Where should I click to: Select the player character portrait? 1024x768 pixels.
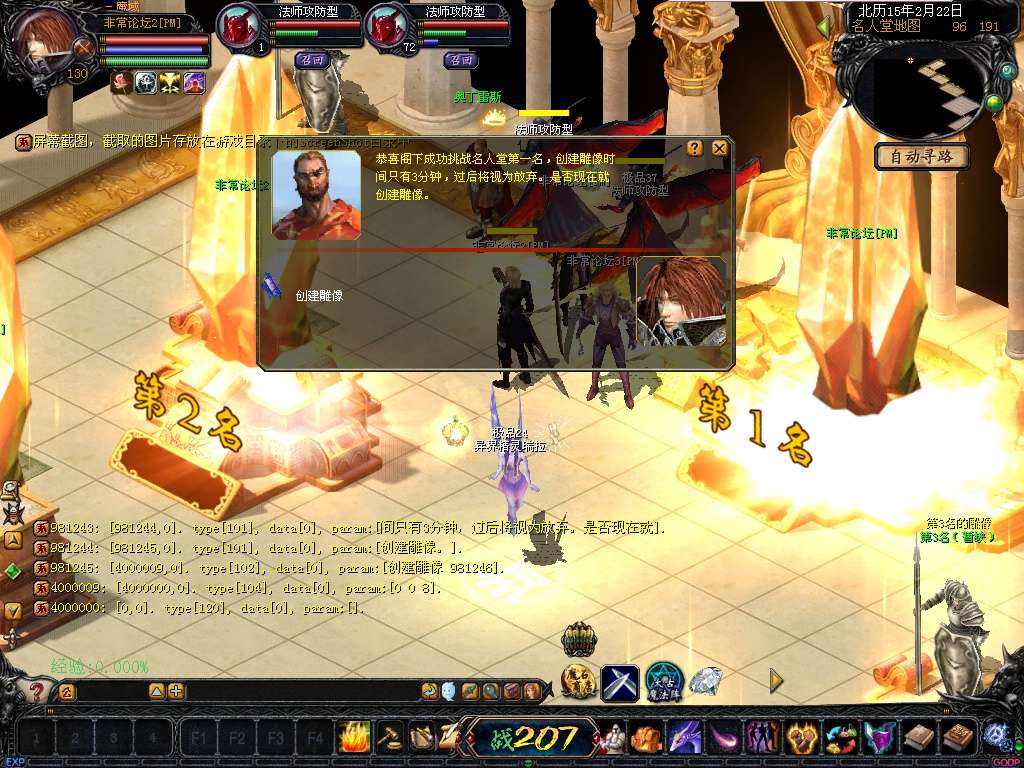click(45, 40)
